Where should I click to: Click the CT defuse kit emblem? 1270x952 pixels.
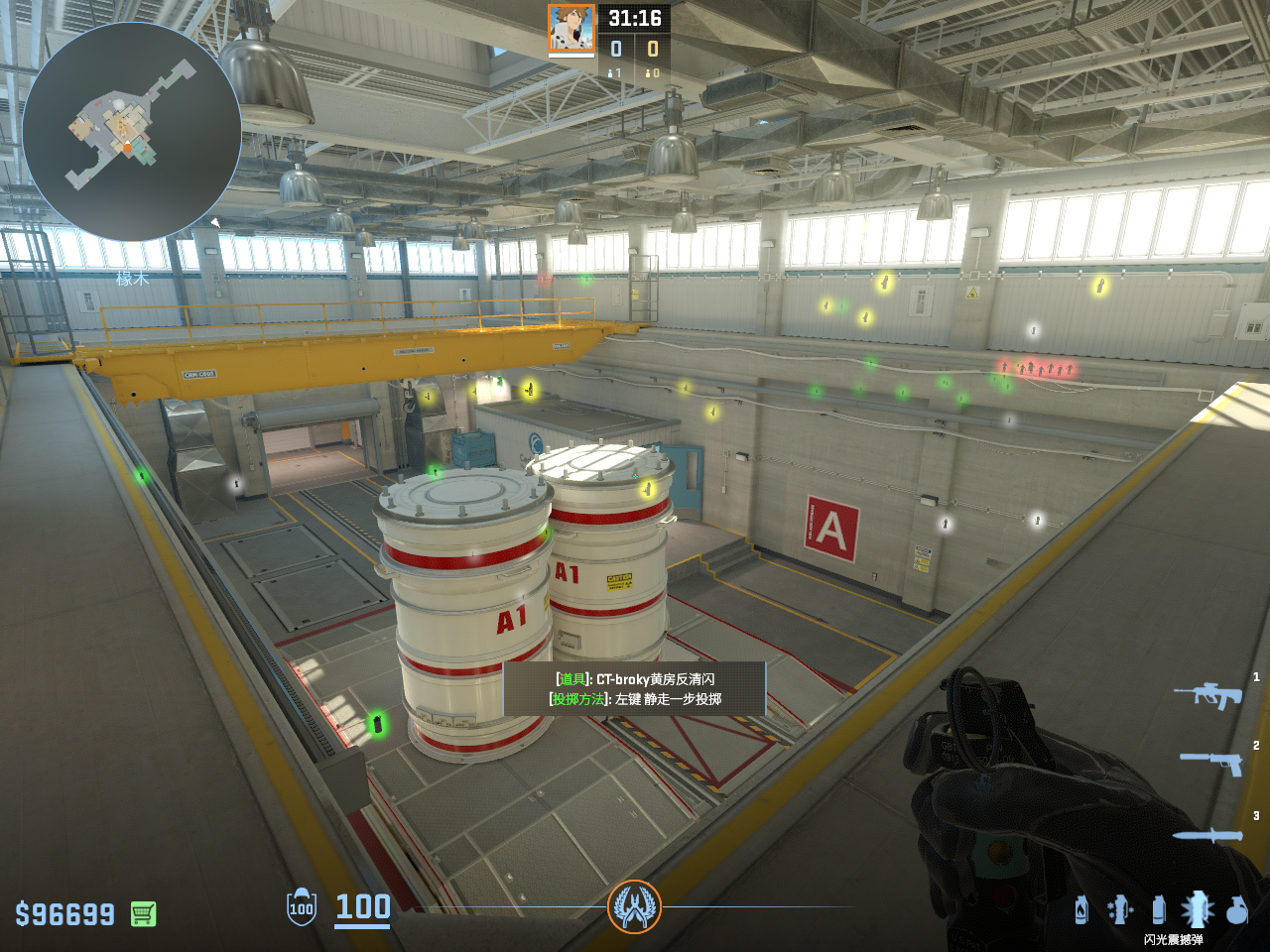coord(634,906)
